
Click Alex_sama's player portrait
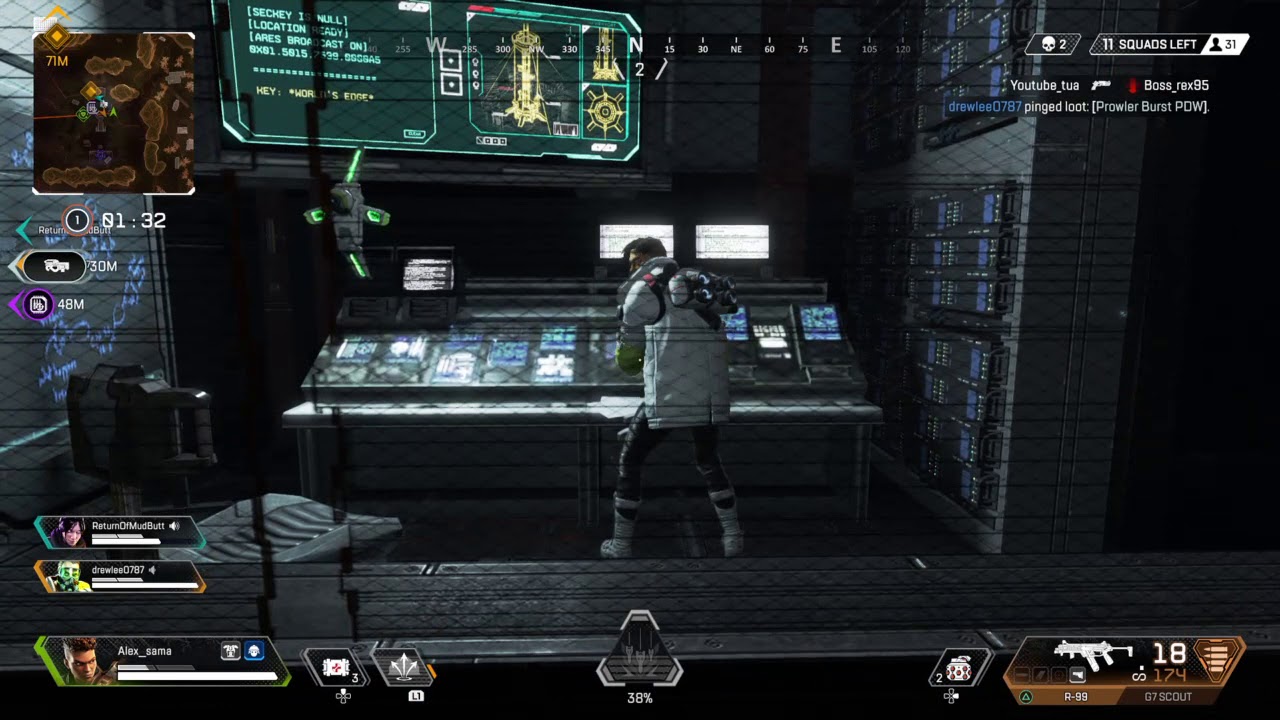pyautogui.click(x=82, y=661)
